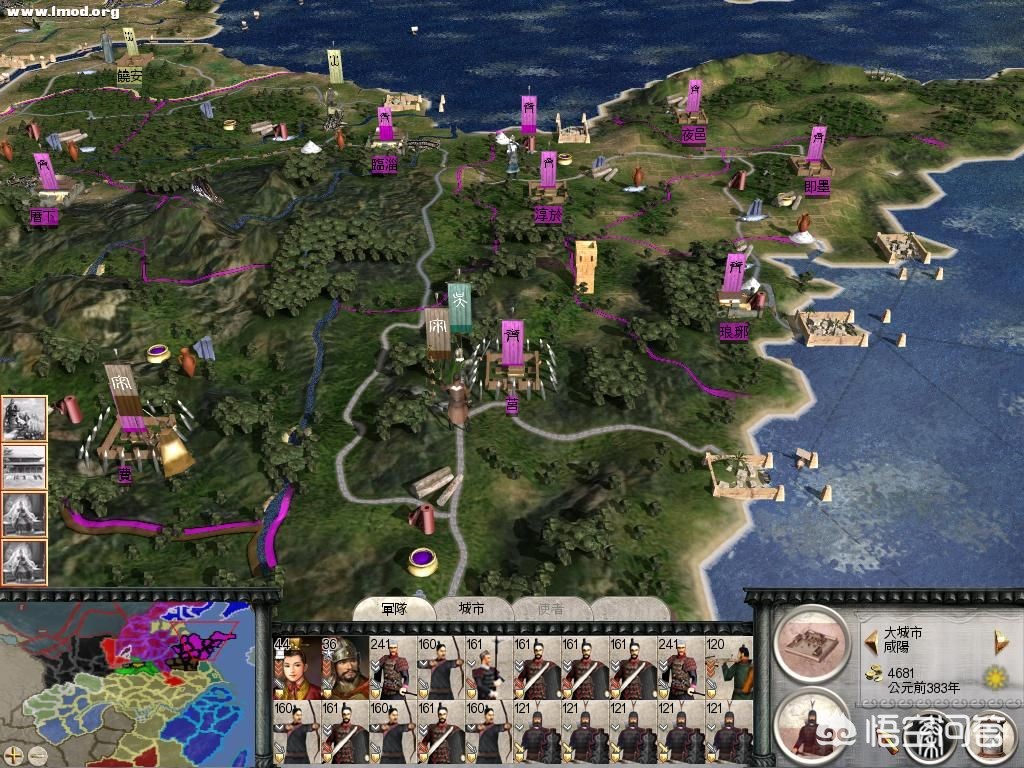Open the palace building event message

[24, 467]
